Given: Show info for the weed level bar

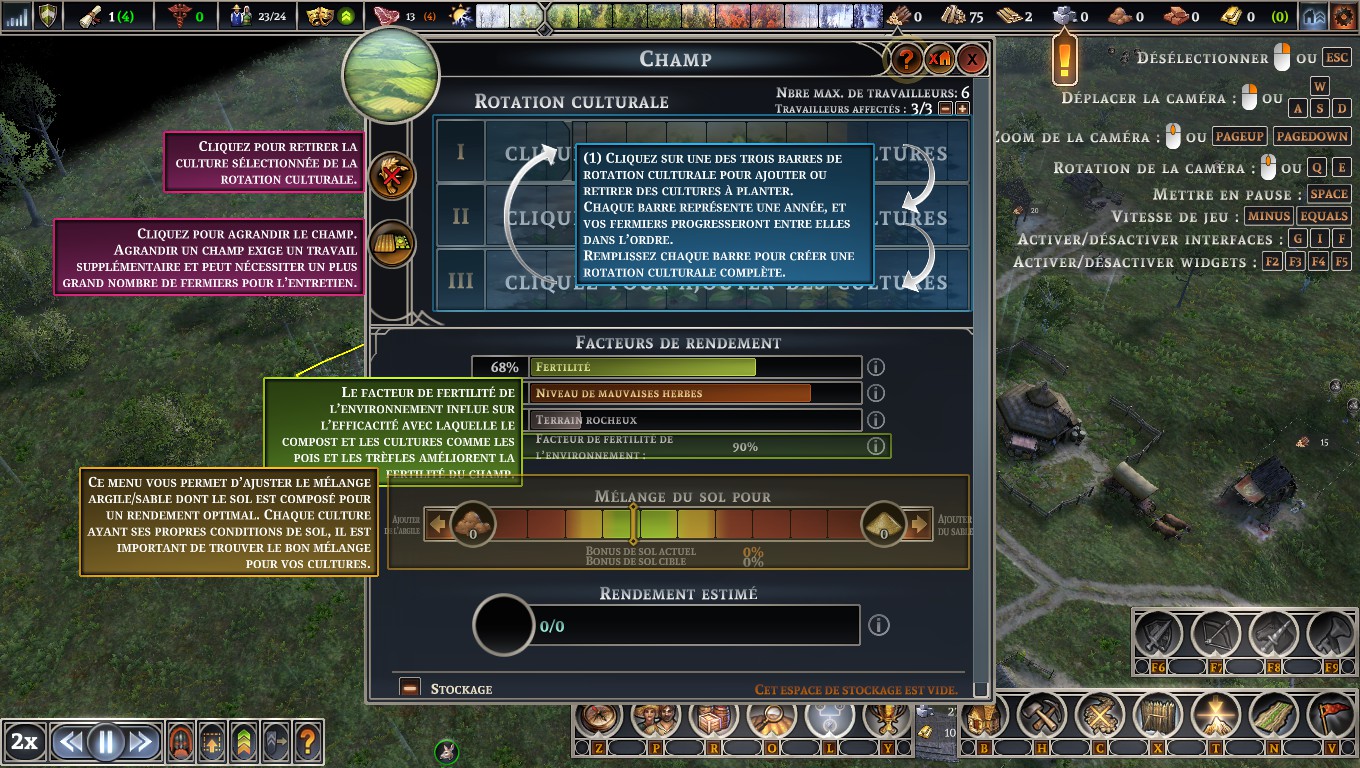Looking at the screenshot, I should 876,394.
